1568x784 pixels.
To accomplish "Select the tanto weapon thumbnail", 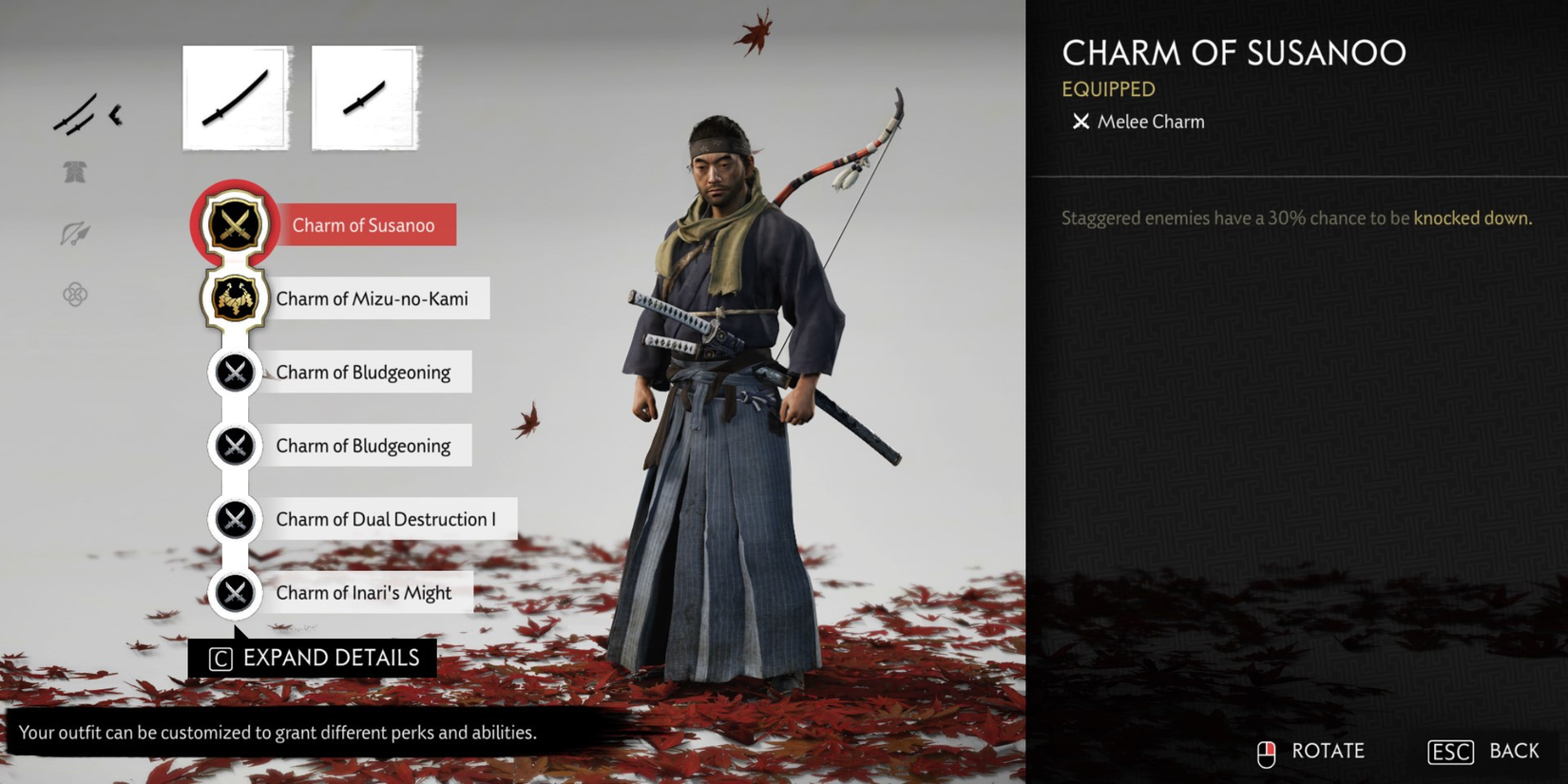I will point(365,96).
